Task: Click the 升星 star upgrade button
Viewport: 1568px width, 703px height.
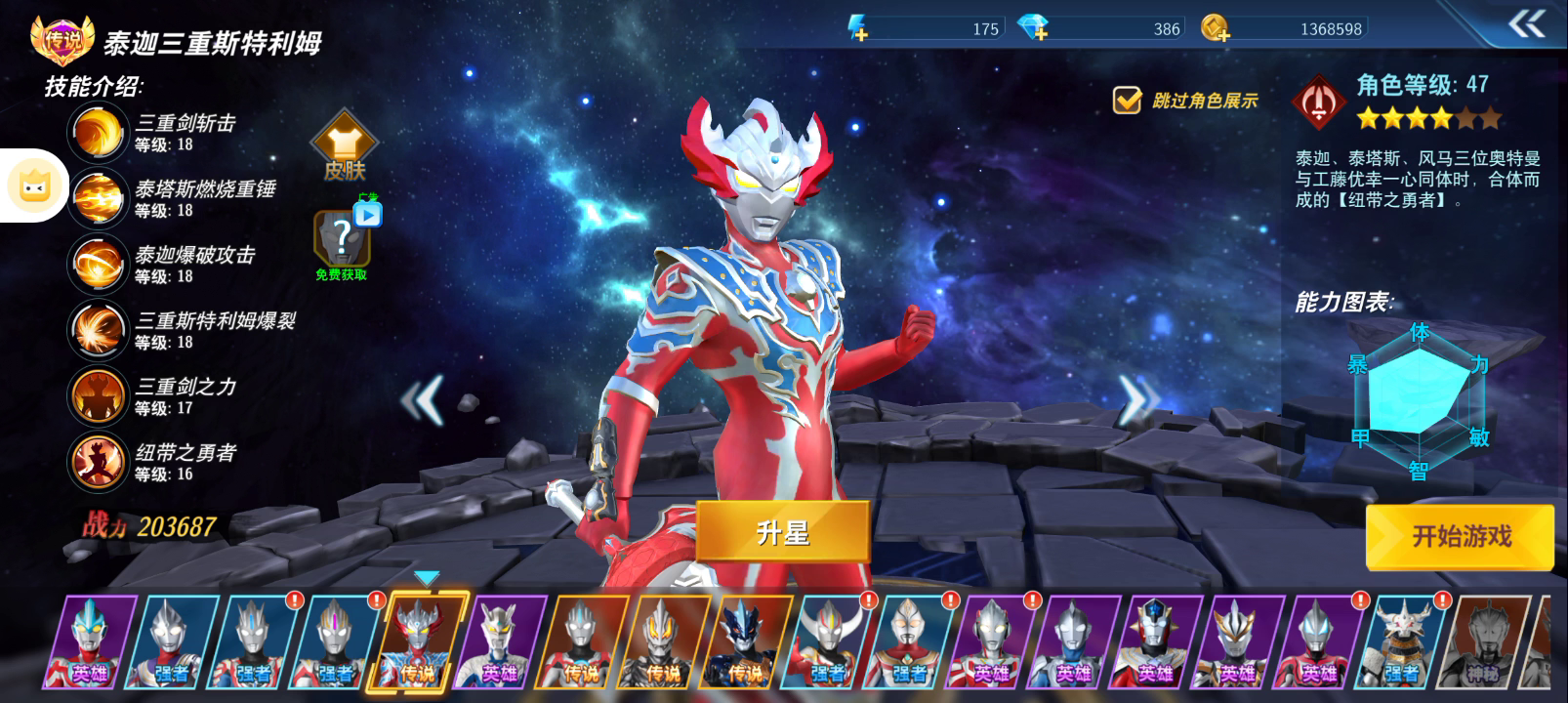Action: [x=782, y=533]
